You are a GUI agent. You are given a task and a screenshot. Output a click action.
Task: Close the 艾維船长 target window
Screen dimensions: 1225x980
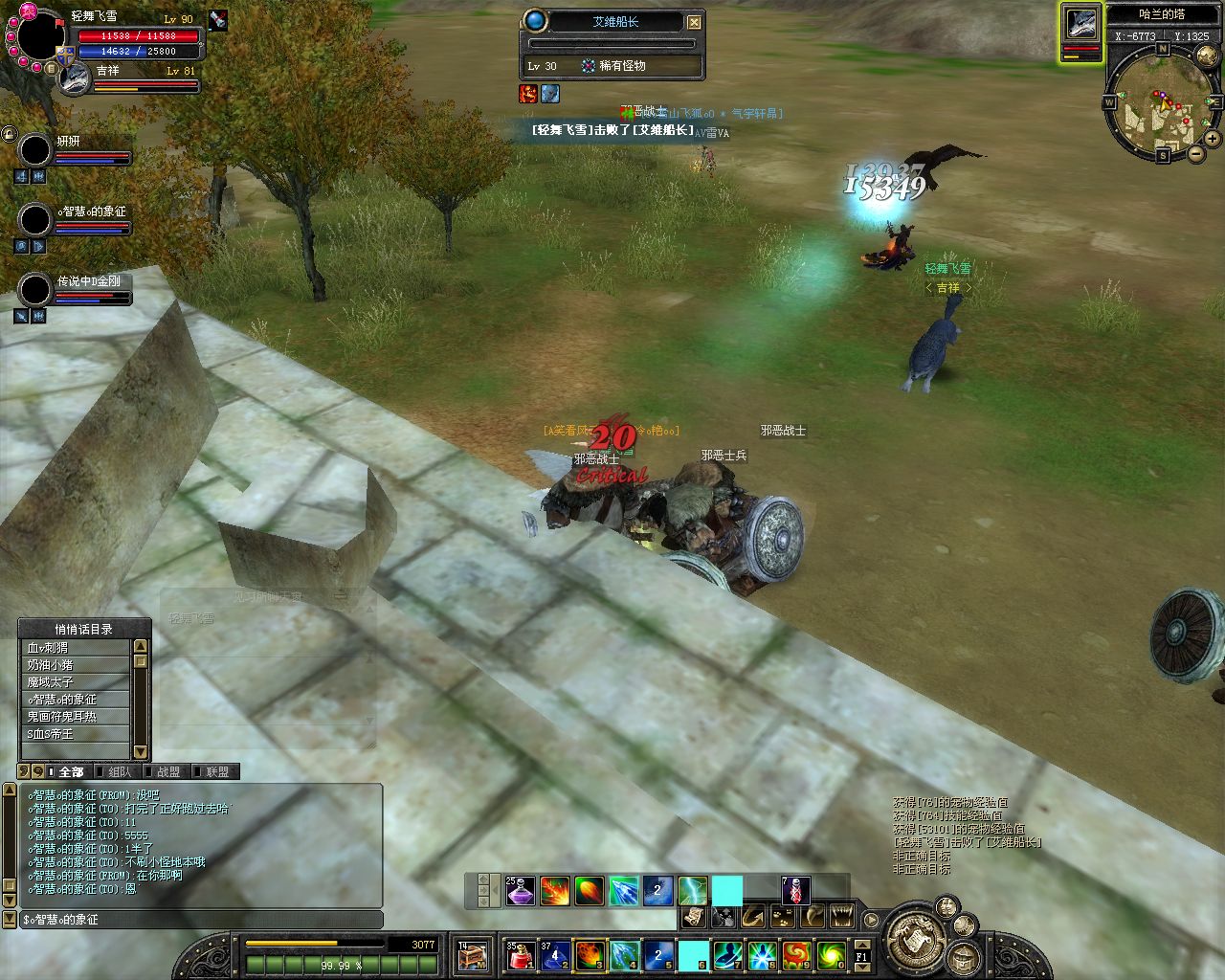[x=695, y=22]
